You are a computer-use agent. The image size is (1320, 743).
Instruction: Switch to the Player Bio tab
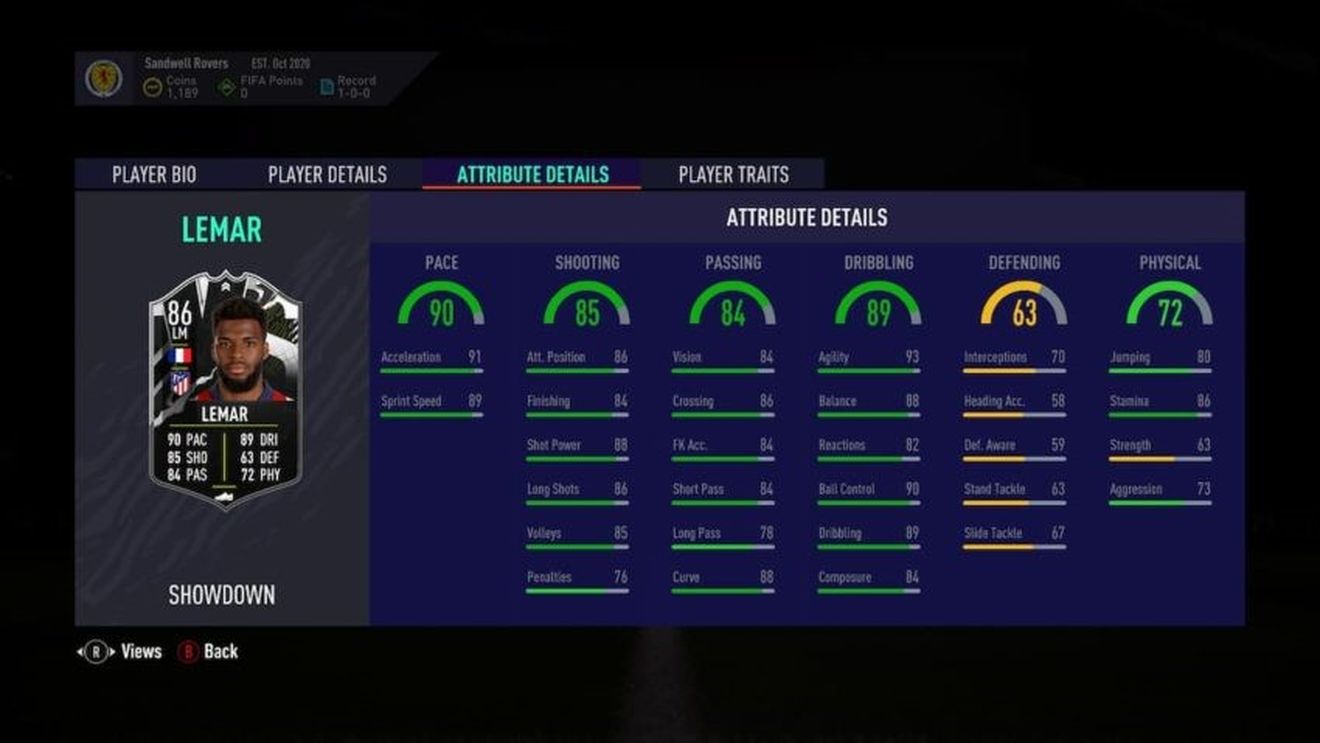153,174
